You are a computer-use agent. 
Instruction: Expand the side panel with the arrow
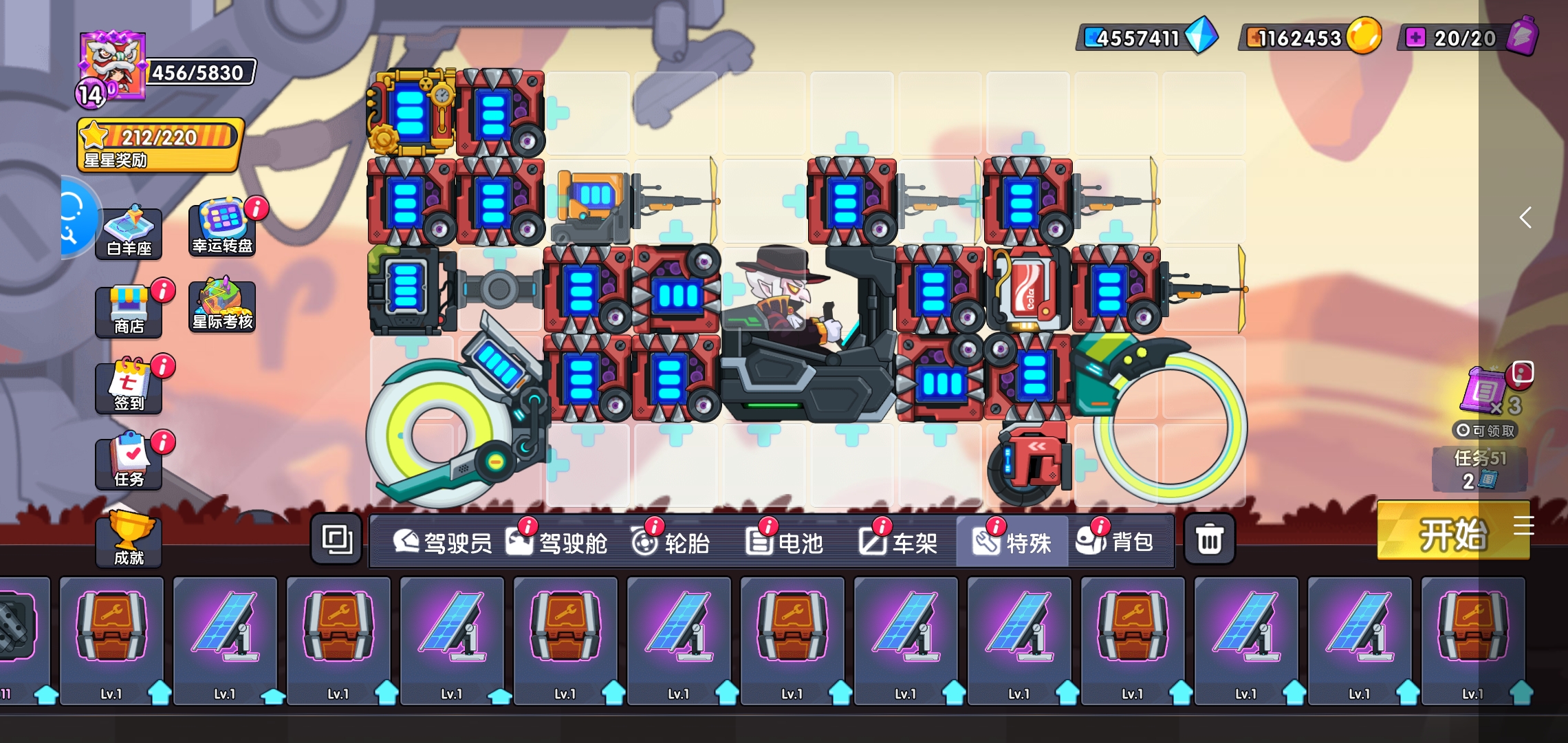point(1525,218)
